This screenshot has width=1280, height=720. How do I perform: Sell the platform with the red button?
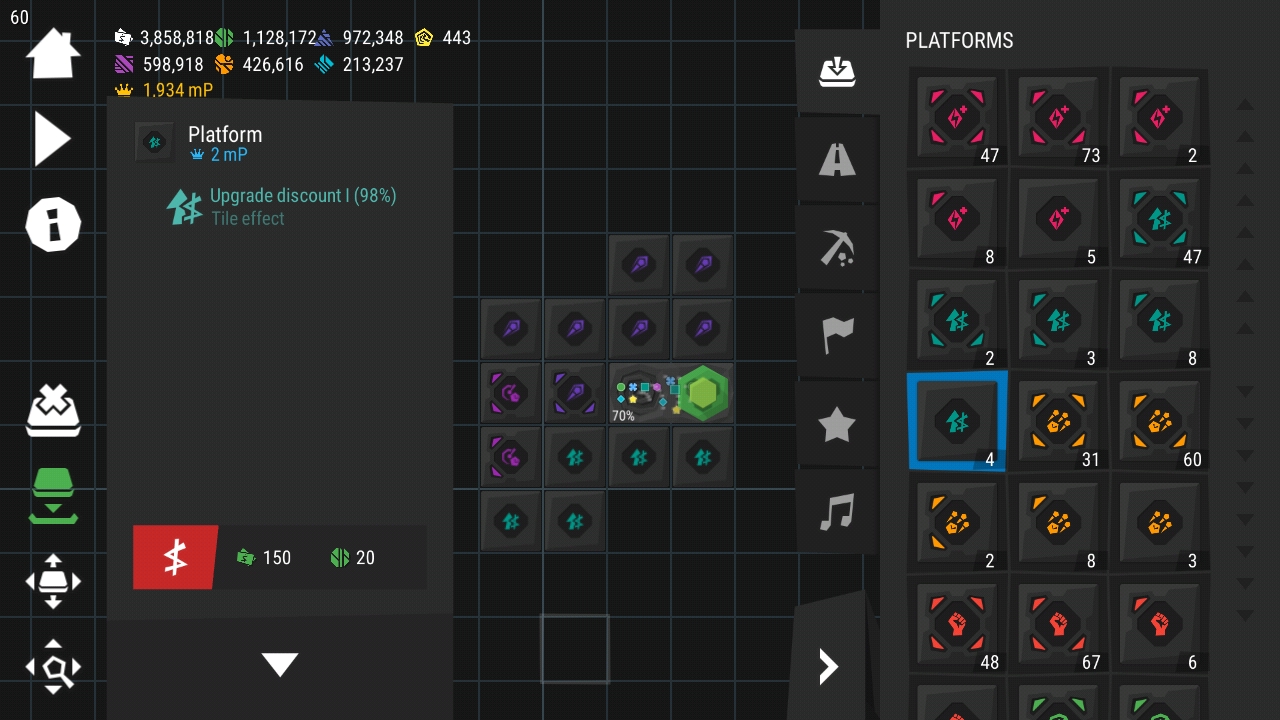pyautogui.click(x=175, y=557)
